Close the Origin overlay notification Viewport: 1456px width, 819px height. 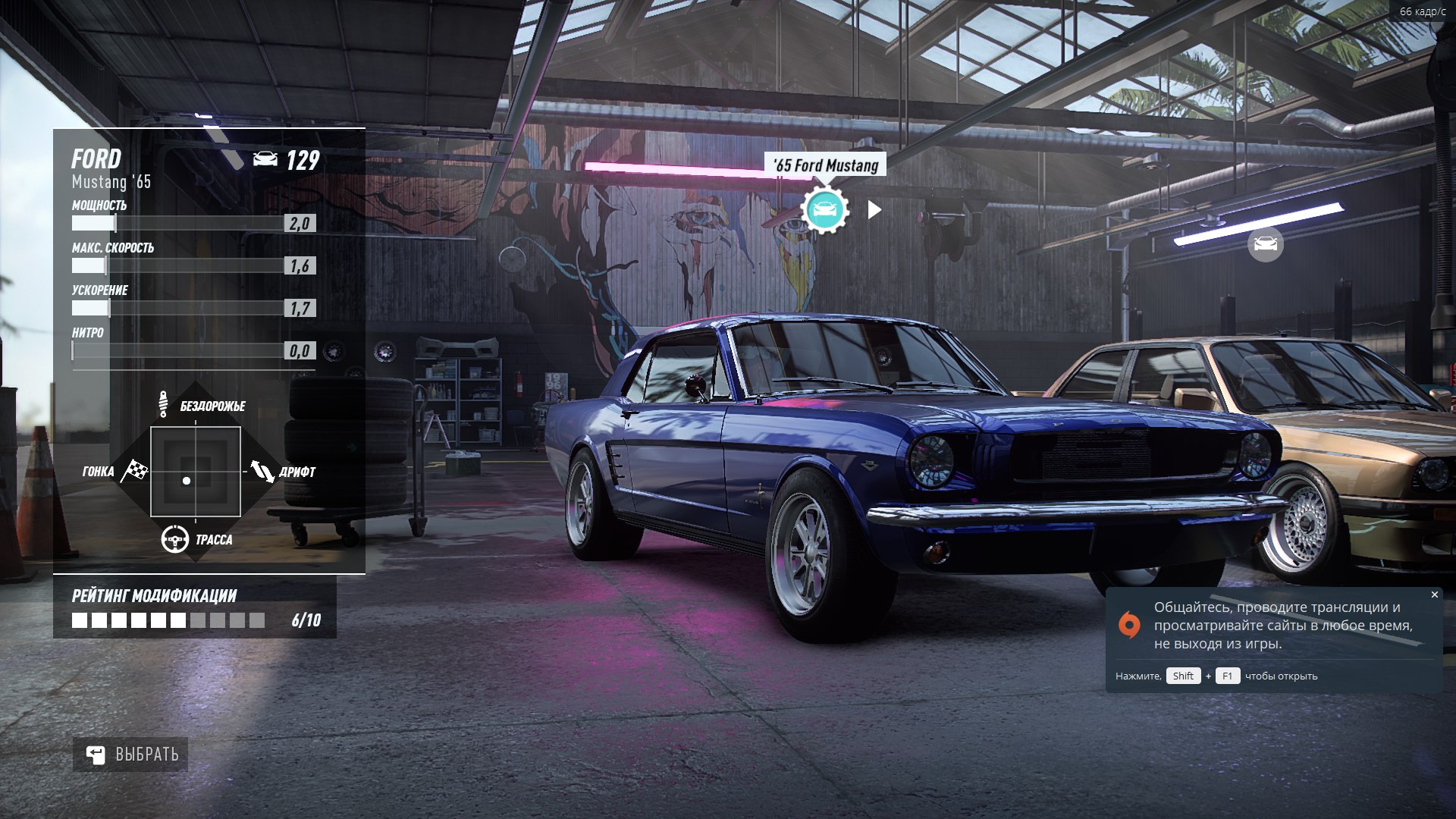pyautogui.click(x=1434, y=595)
